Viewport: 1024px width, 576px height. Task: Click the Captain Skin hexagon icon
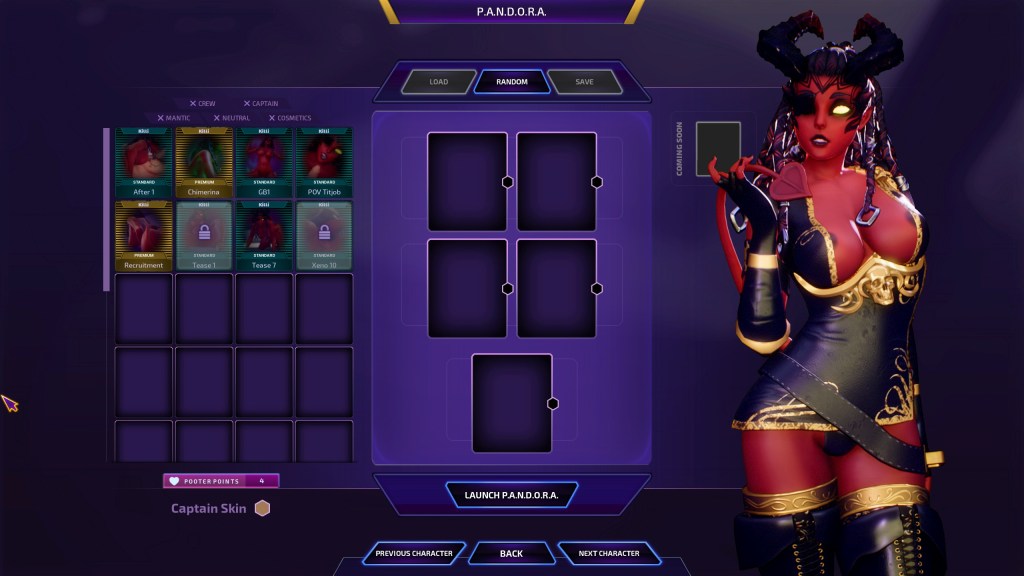tap(262, 508)
